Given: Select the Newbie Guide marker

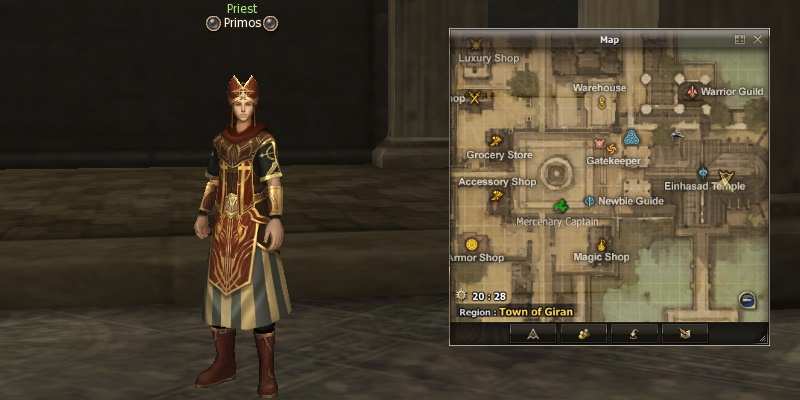Looking at the screenshot, I should 589,201.
